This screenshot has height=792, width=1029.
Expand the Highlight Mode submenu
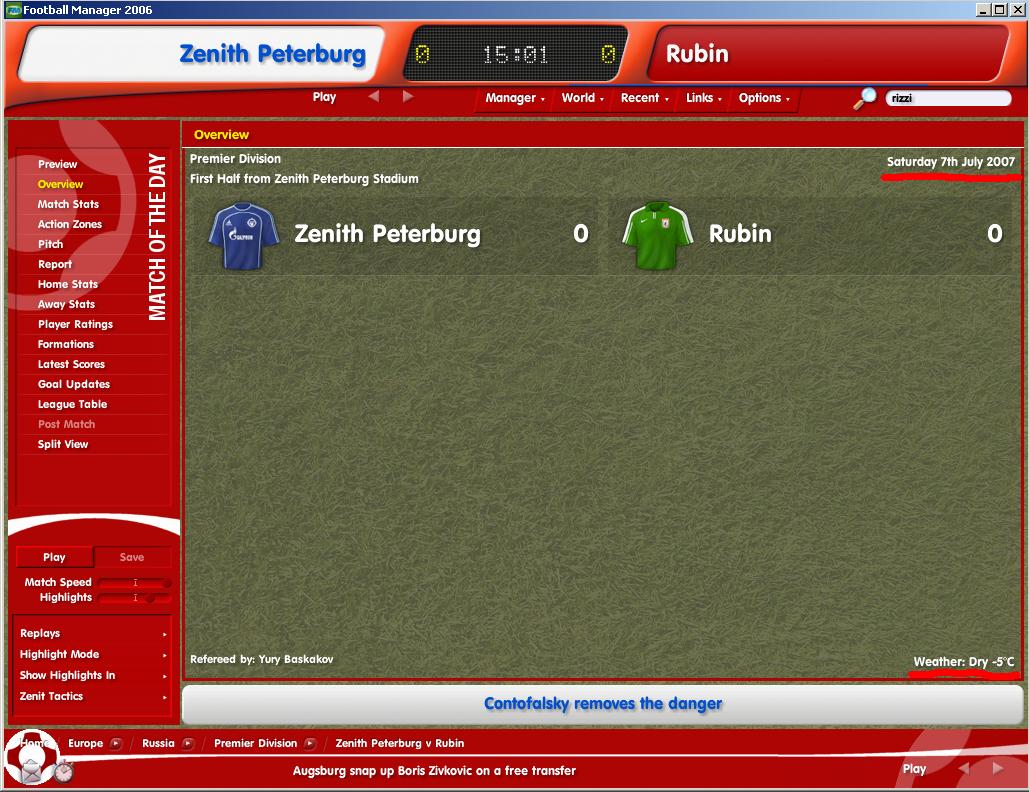[93, 654]
